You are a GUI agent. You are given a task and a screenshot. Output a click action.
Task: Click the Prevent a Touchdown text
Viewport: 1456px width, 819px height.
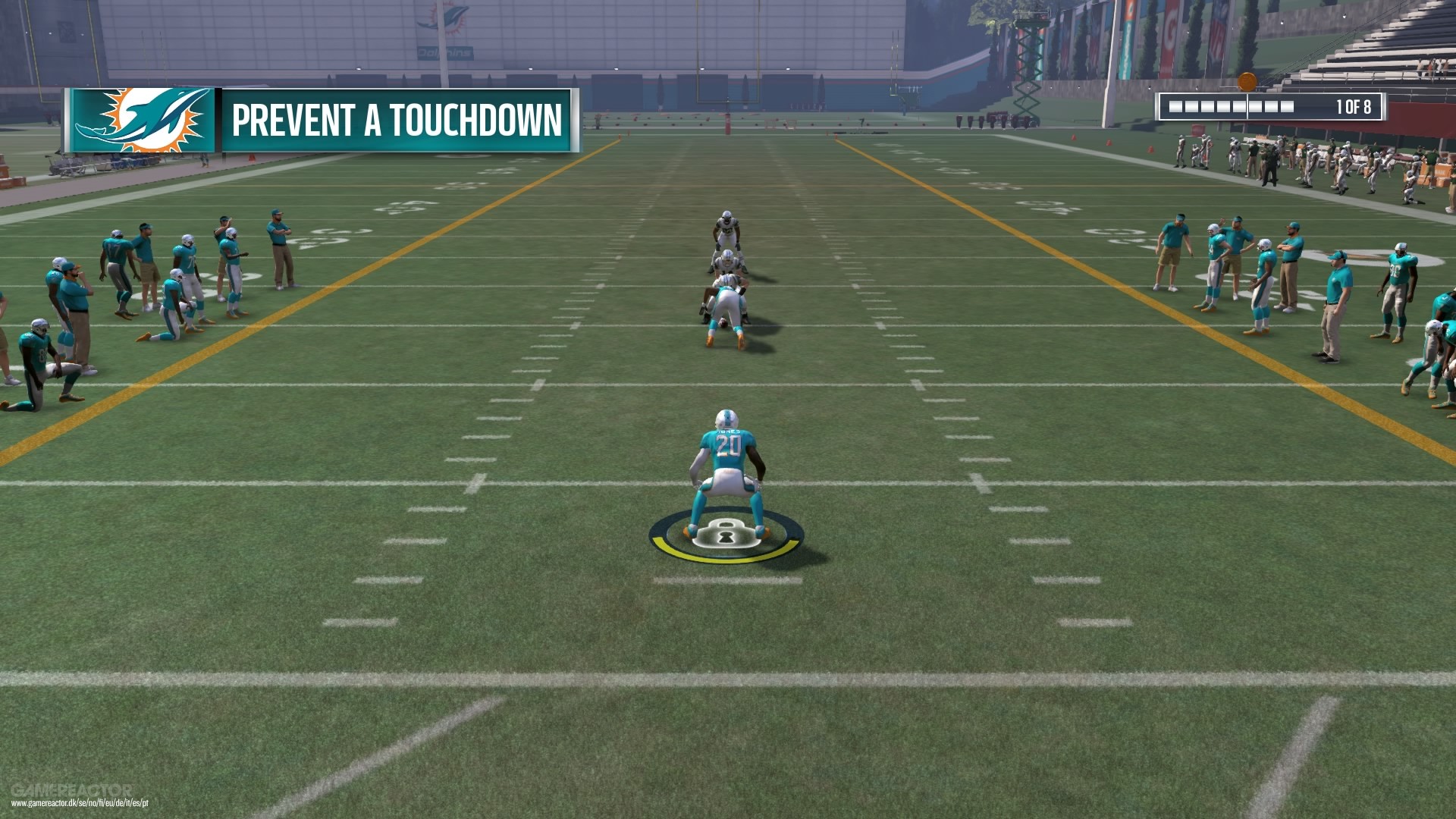397,118
